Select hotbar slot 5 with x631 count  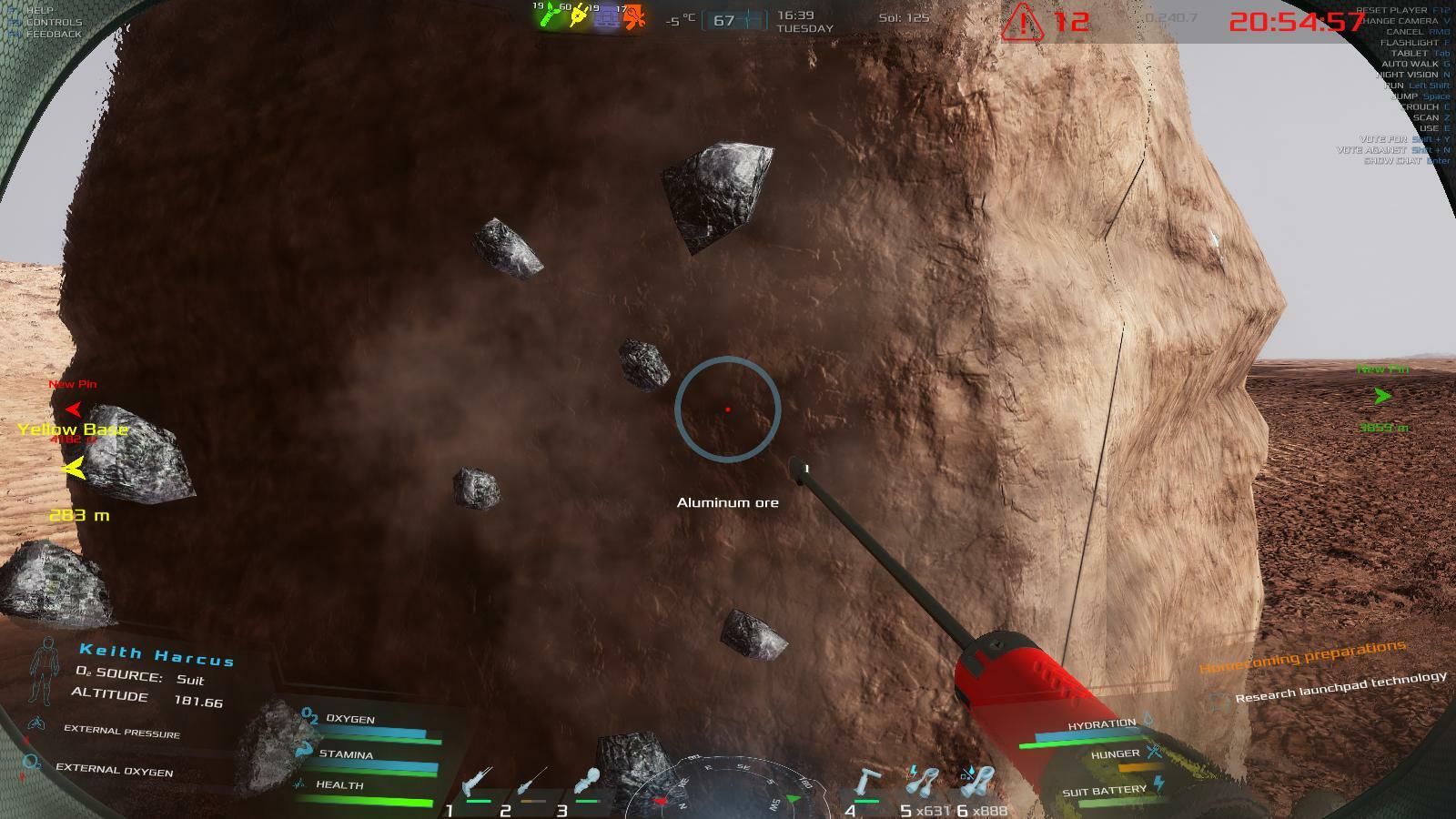pos(925,780)
